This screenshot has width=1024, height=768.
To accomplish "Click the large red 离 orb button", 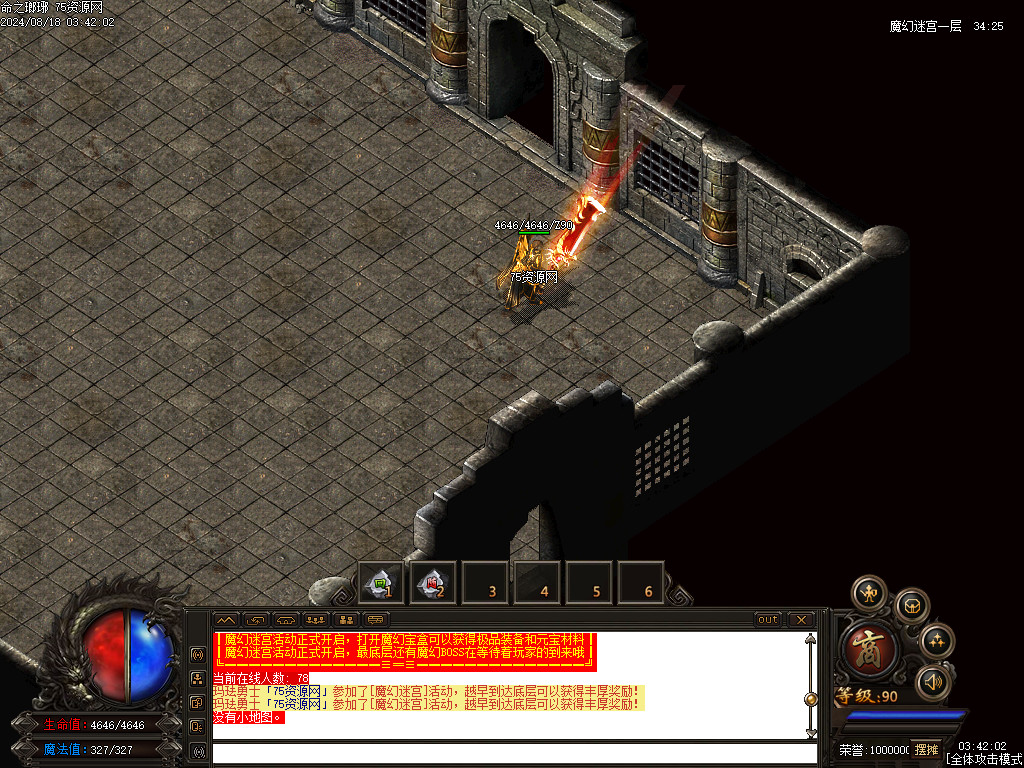I will click(870, 648).
